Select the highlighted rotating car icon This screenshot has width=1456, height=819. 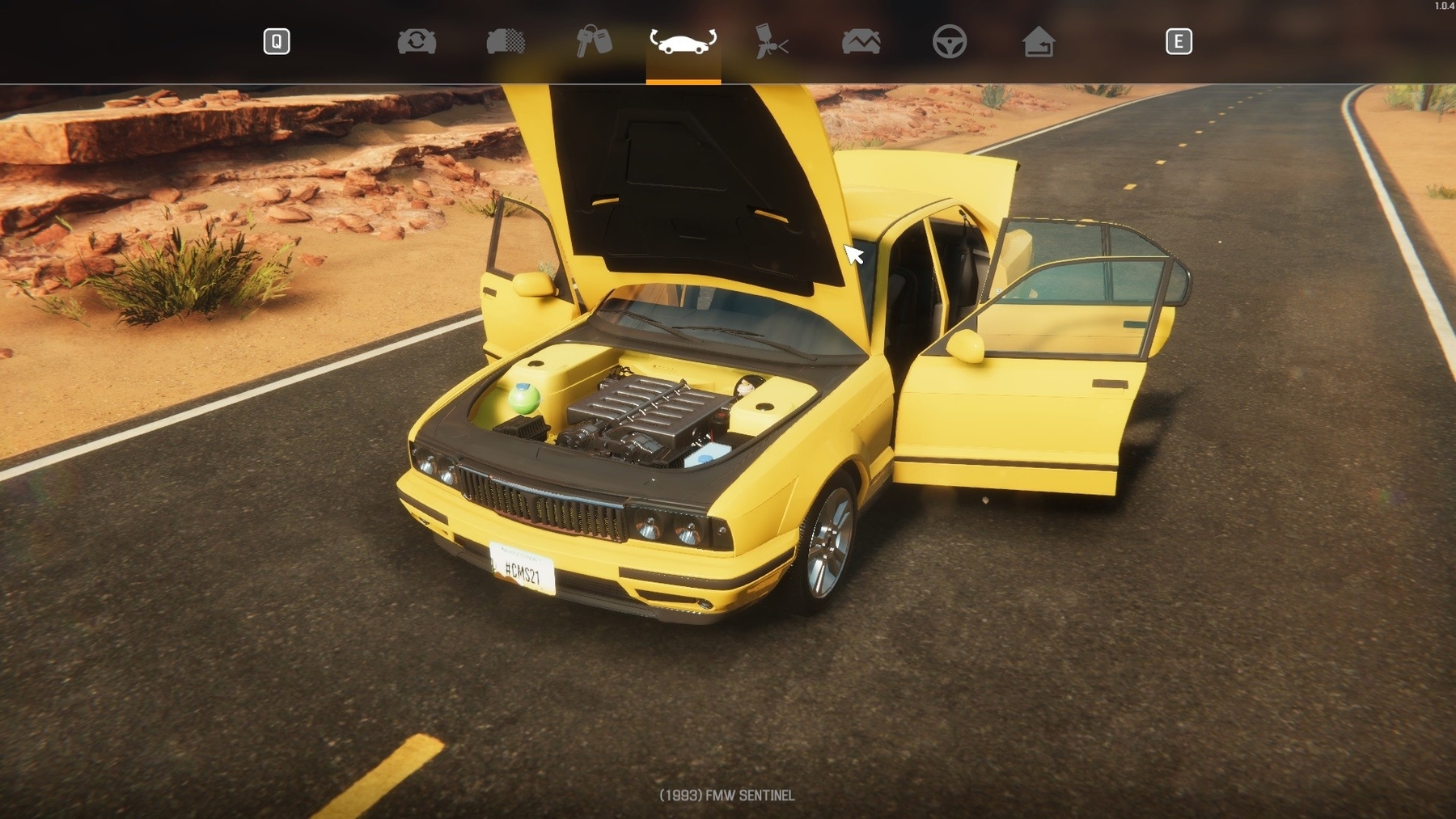(x=684, y=40)
